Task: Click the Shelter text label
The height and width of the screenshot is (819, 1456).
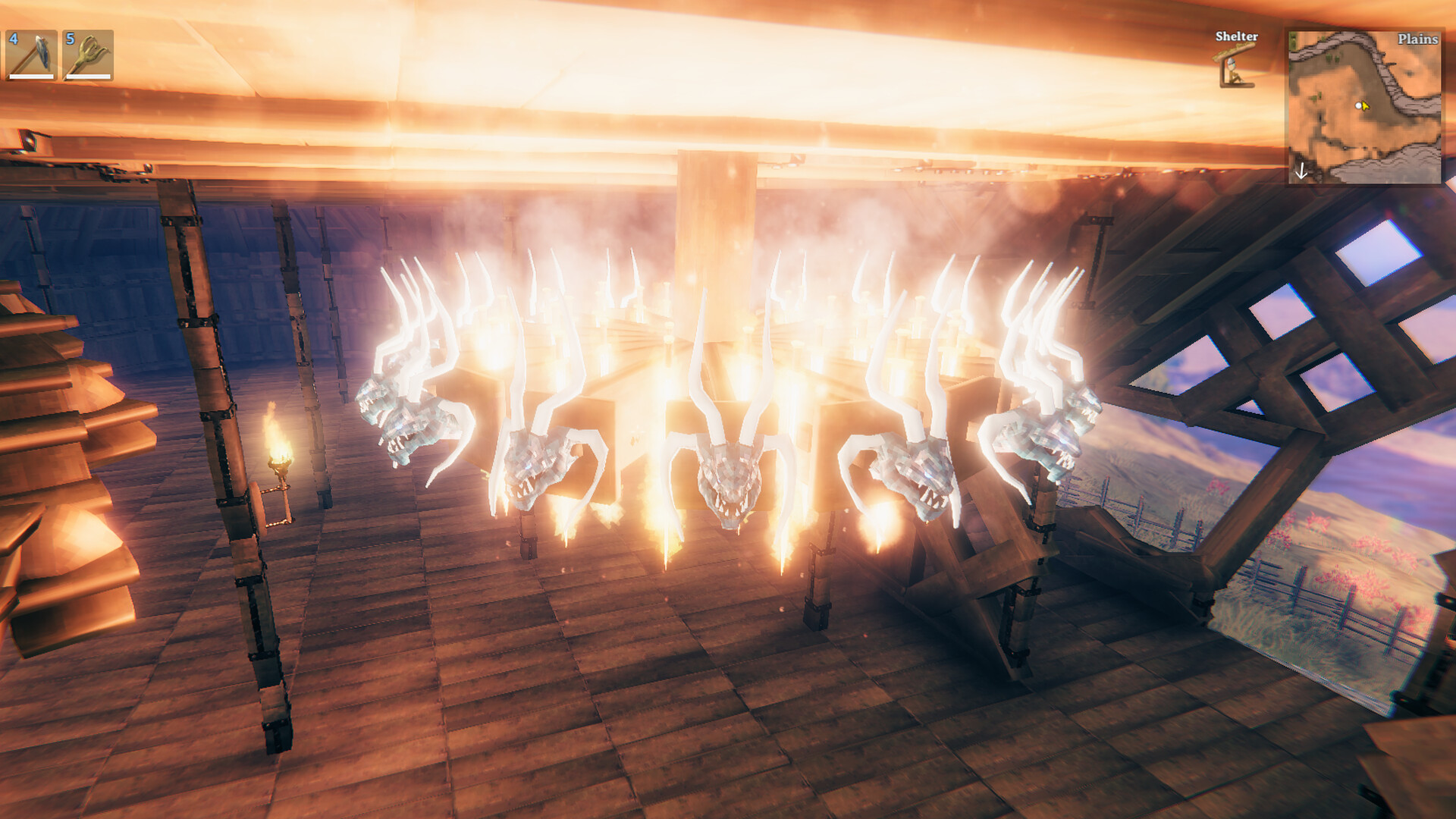Action: (x=1236, y=36)
